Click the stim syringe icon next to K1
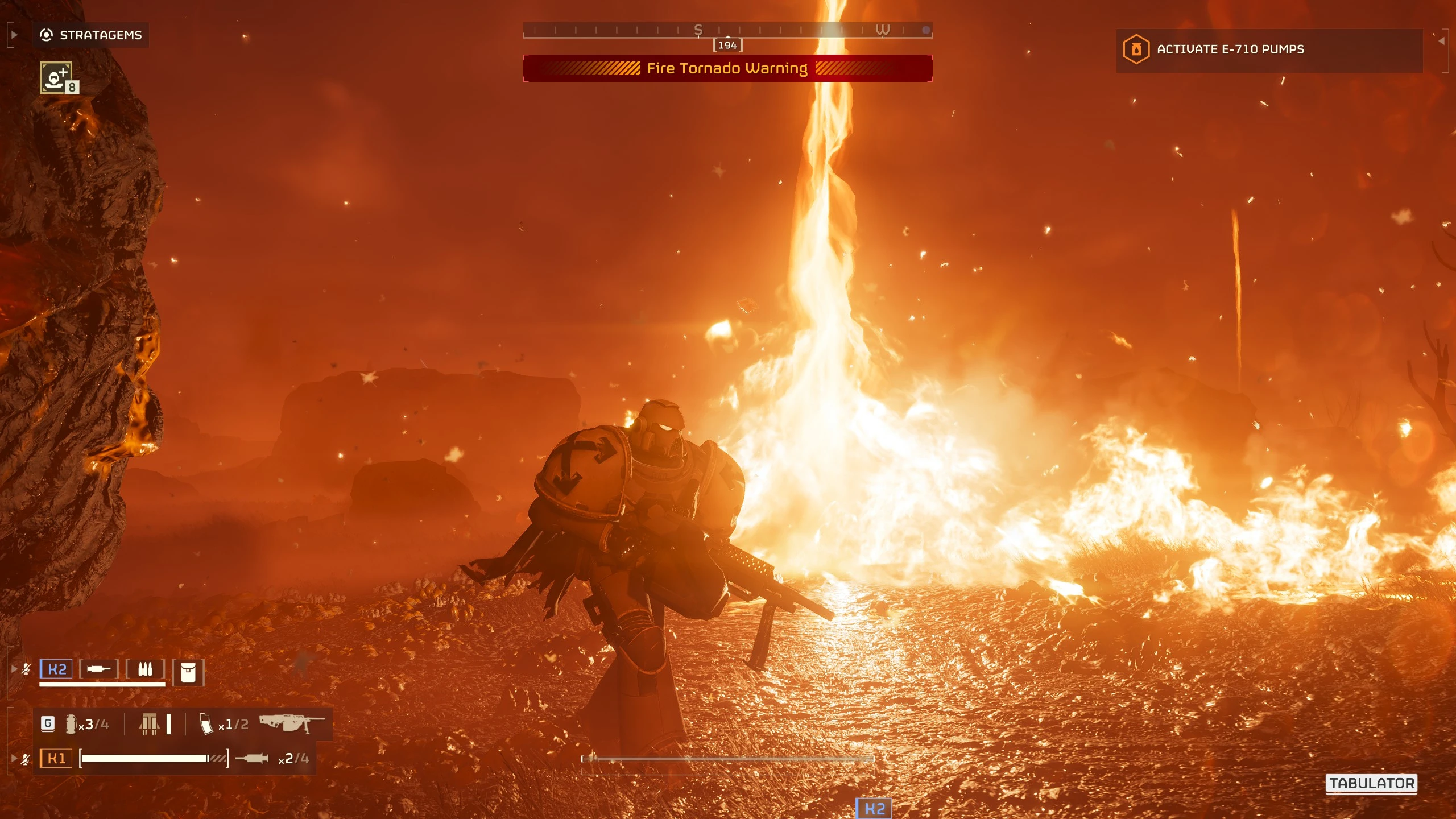Viewport: 1456px width, 819px height. point(251,758)
